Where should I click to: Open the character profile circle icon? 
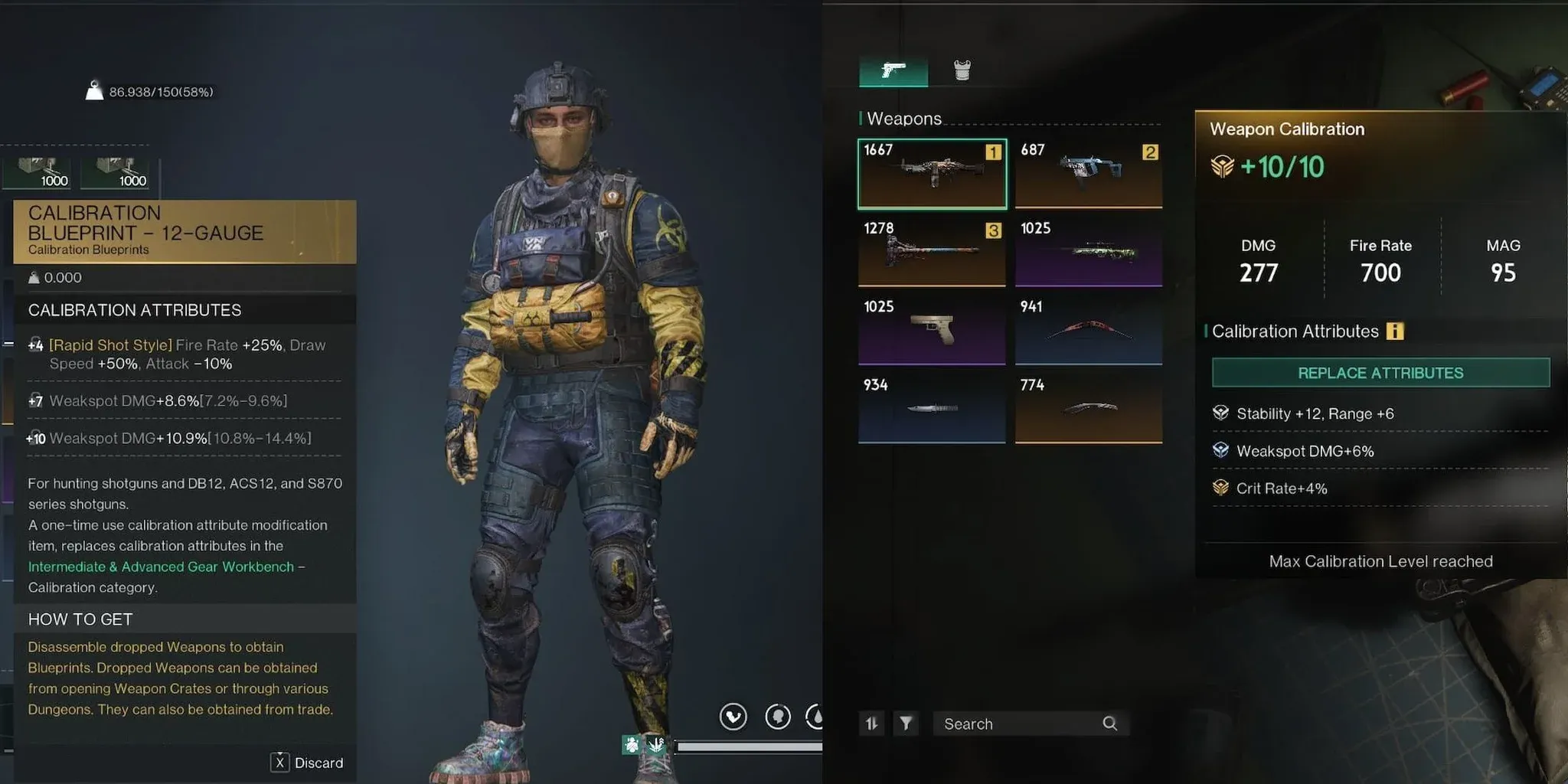pyautogui.click(x=778, y=717)
